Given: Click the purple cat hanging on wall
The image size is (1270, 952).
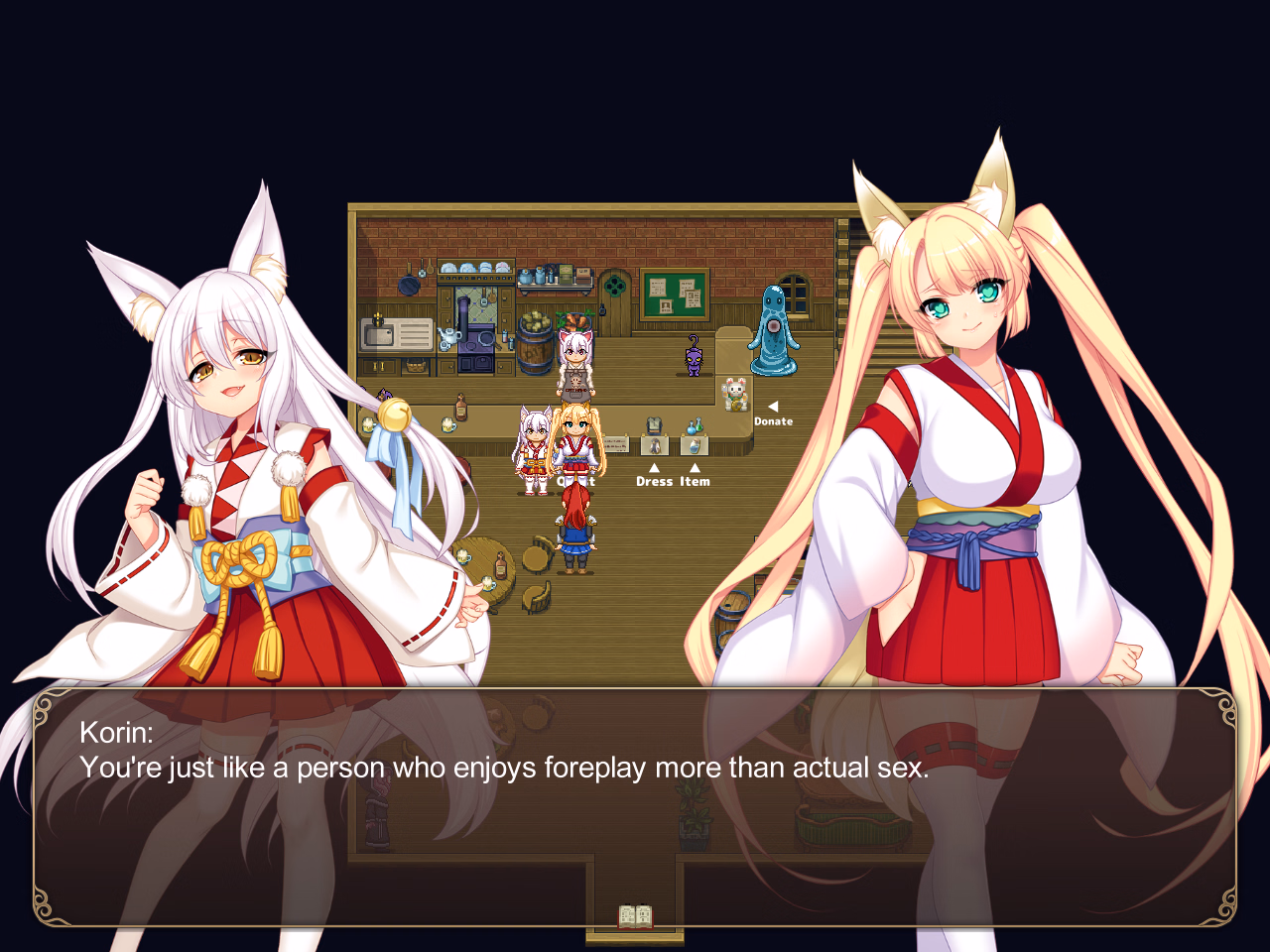Looking at the screenshot, I should point(693,359).
